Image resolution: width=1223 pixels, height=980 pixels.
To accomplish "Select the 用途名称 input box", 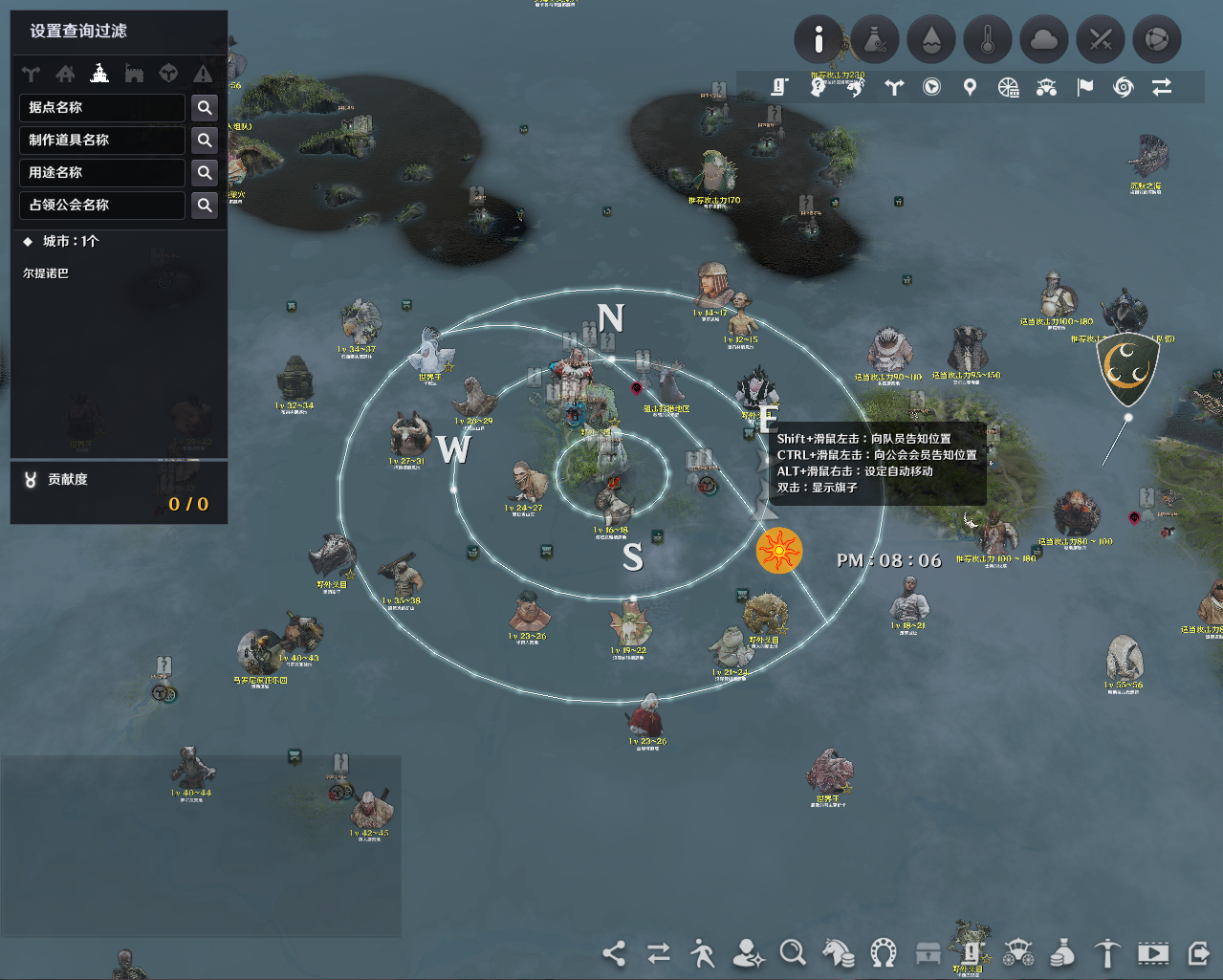I will 101,173.
